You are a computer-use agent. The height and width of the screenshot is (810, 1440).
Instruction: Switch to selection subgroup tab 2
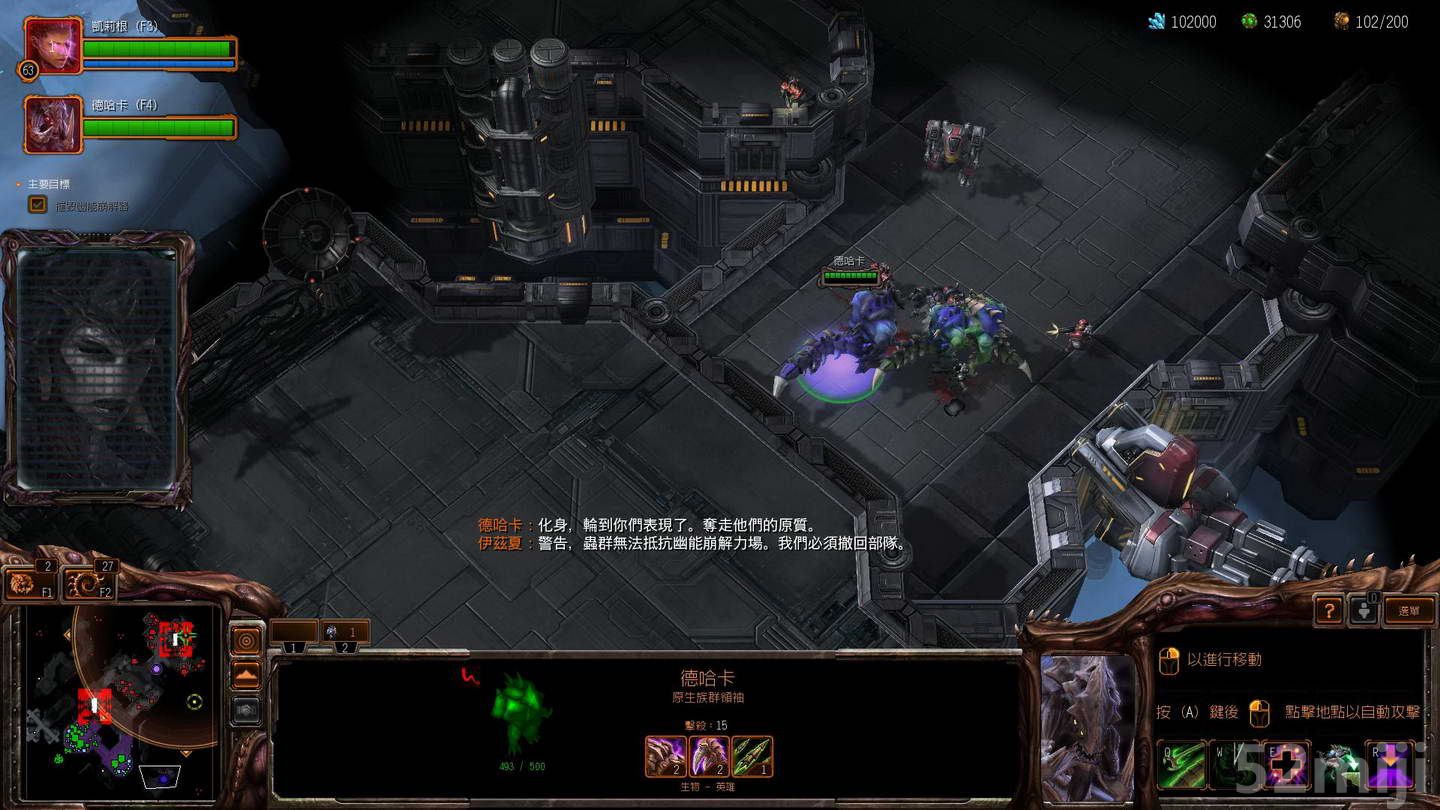pos(345,648)
